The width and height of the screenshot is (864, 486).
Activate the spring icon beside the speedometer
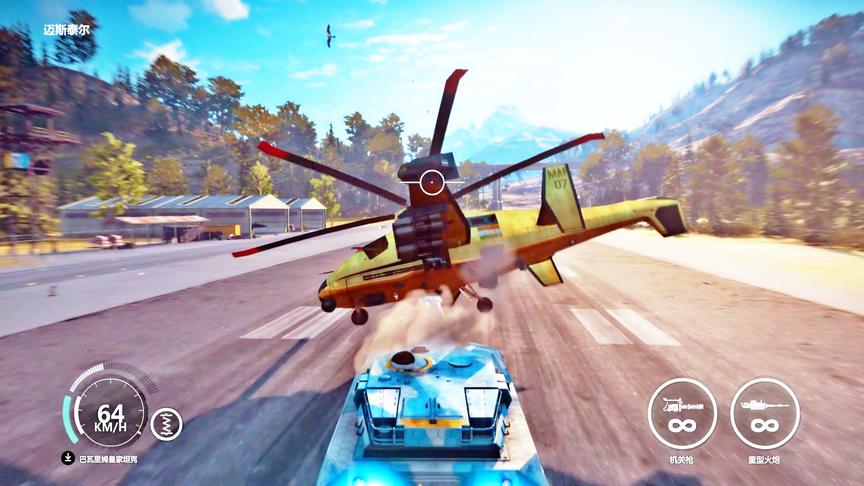point(166,424)
